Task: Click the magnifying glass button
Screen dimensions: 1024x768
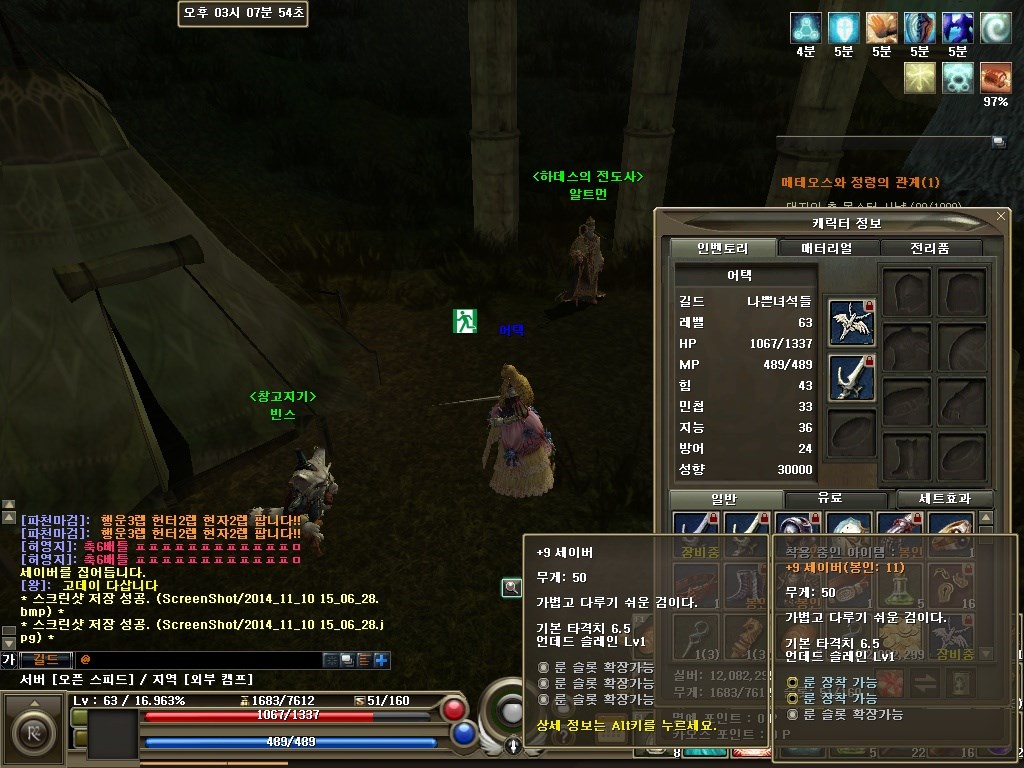Action: (x=511, y=588)
